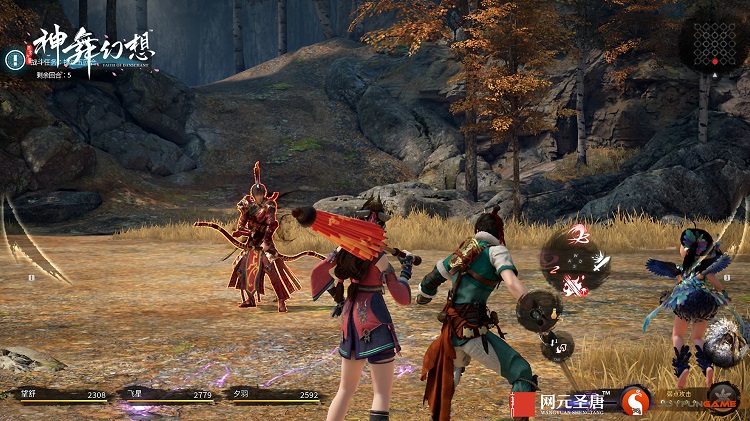Select party member 飞星 status panel
Viewport: 750px width, 421px height.
(164, 395)
